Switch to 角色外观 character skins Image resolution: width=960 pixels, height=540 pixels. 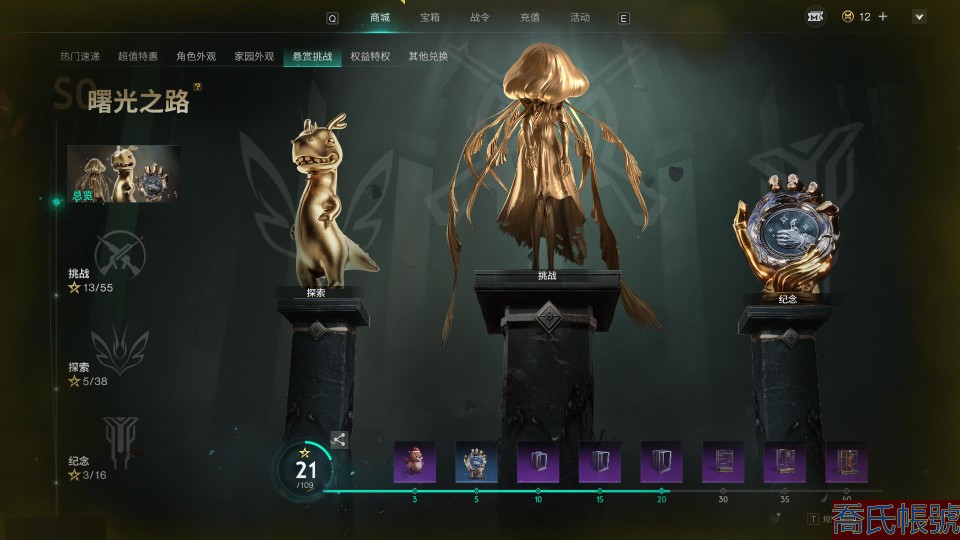point(196,57)
